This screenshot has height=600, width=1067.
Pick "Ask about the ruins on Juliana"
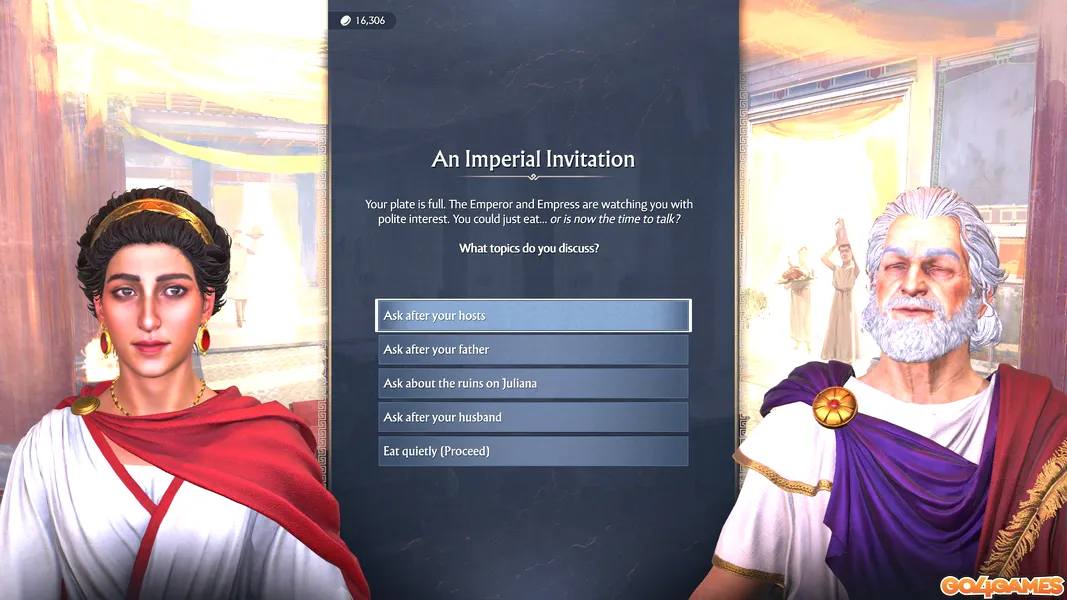click(x=533, y=384)
